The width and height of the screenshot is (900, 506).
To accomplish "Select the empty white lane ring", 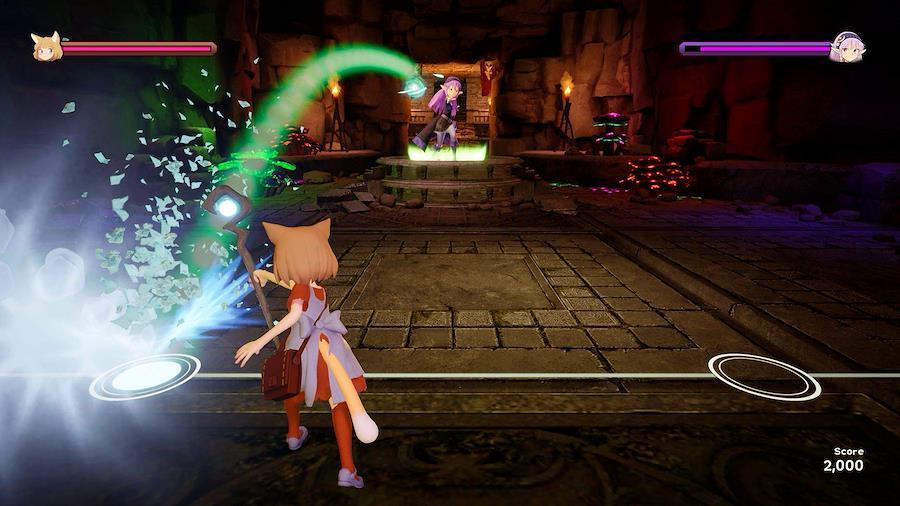I will tap(764, 375).
